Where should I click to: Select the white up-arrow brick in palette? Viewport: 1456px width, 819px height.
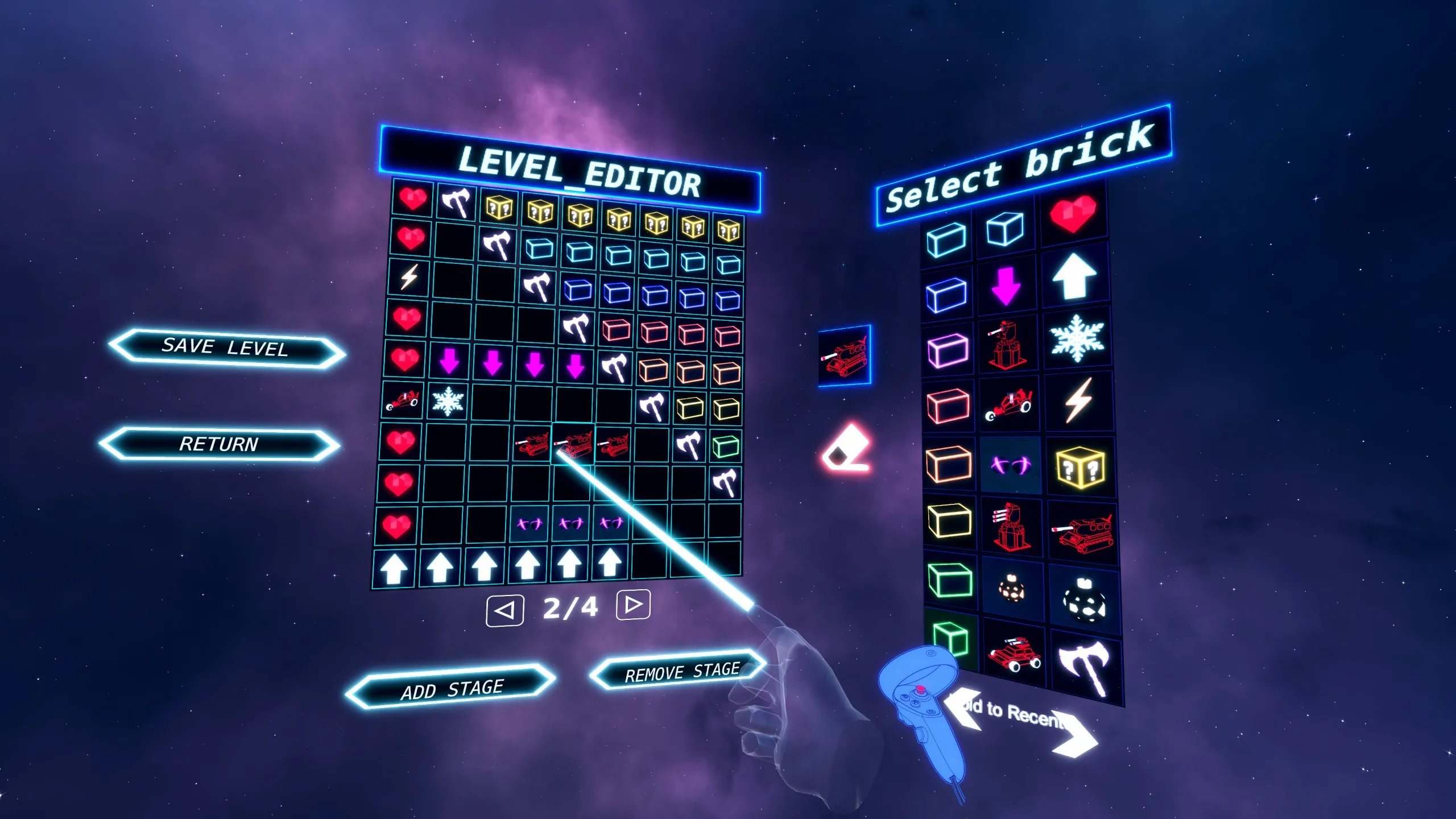1074,276
